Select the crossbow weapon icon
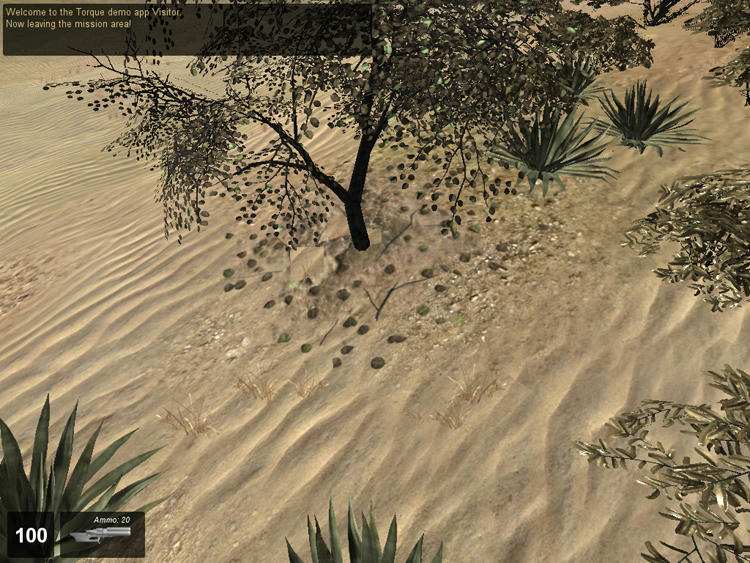This screenshot has height=563, width=750. [101, 536]
